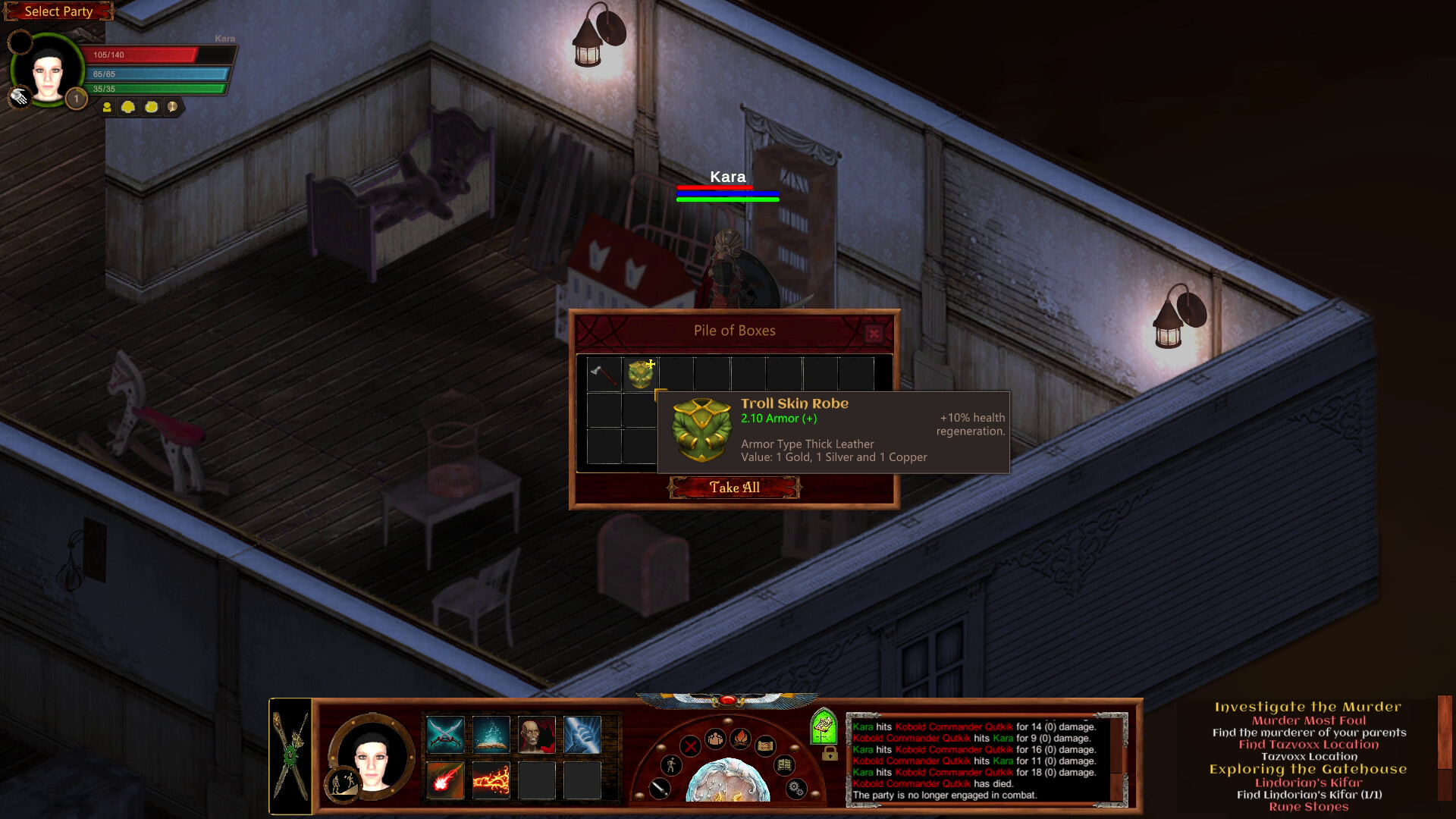The width and height of the screenshot is (1456, 819).
Task: Open the map via the scroll icon
Action: coord(766,745)
